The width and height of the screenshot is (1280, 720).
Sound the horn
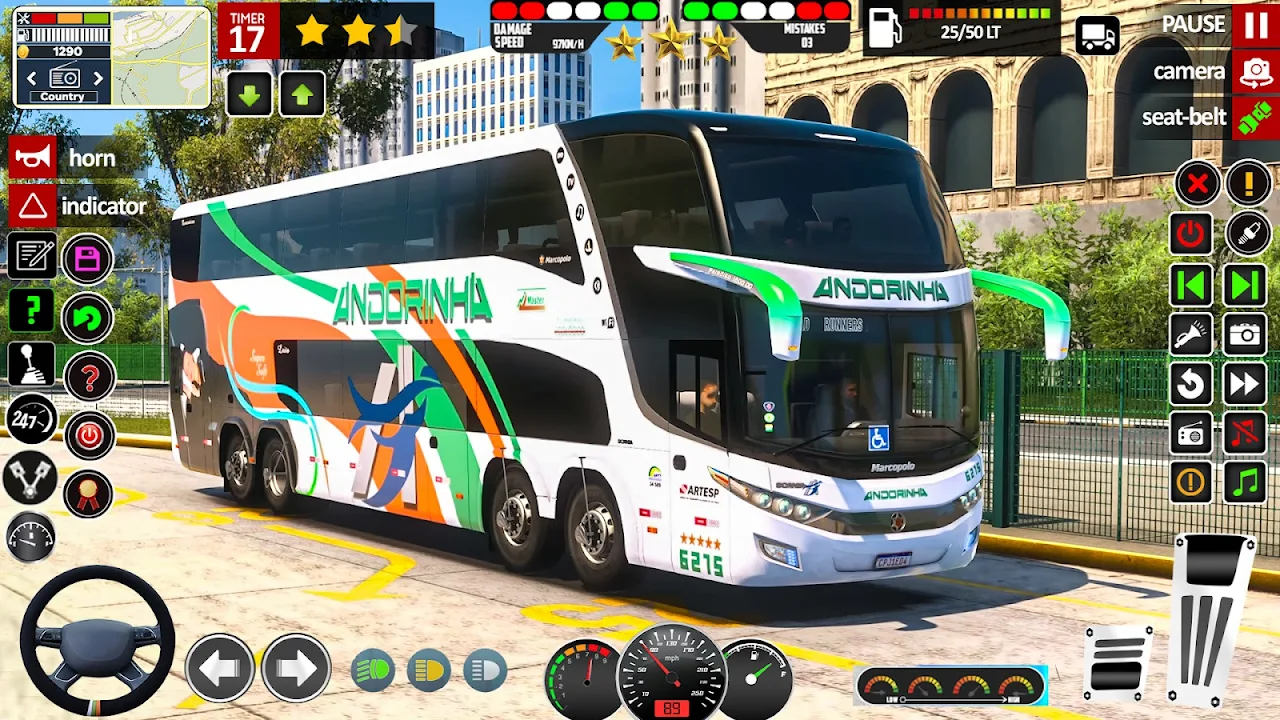tap(33, 158)
